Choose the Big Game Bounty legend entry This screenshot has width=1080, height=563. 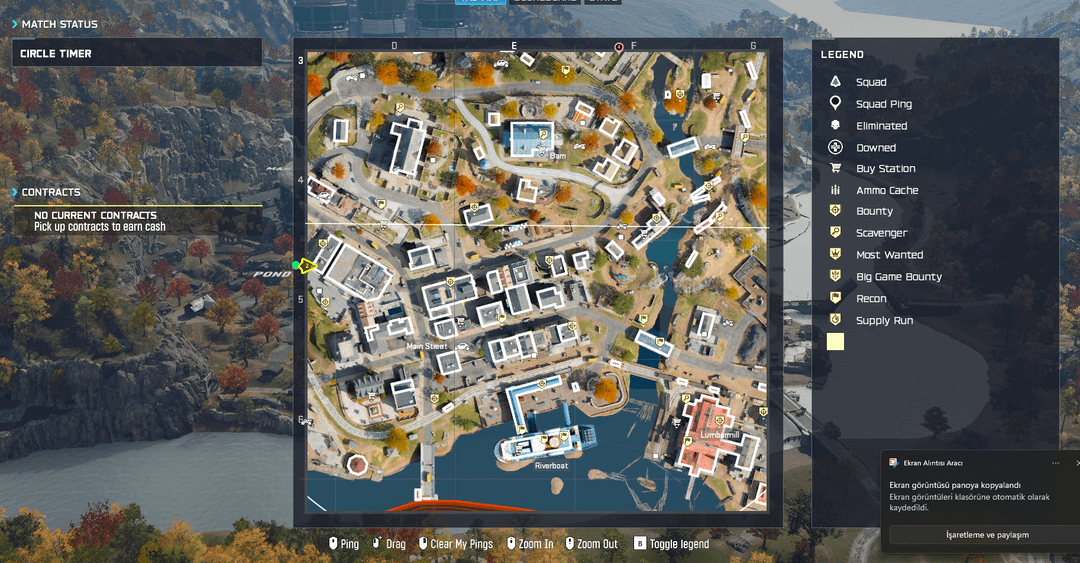click(898, 277)
